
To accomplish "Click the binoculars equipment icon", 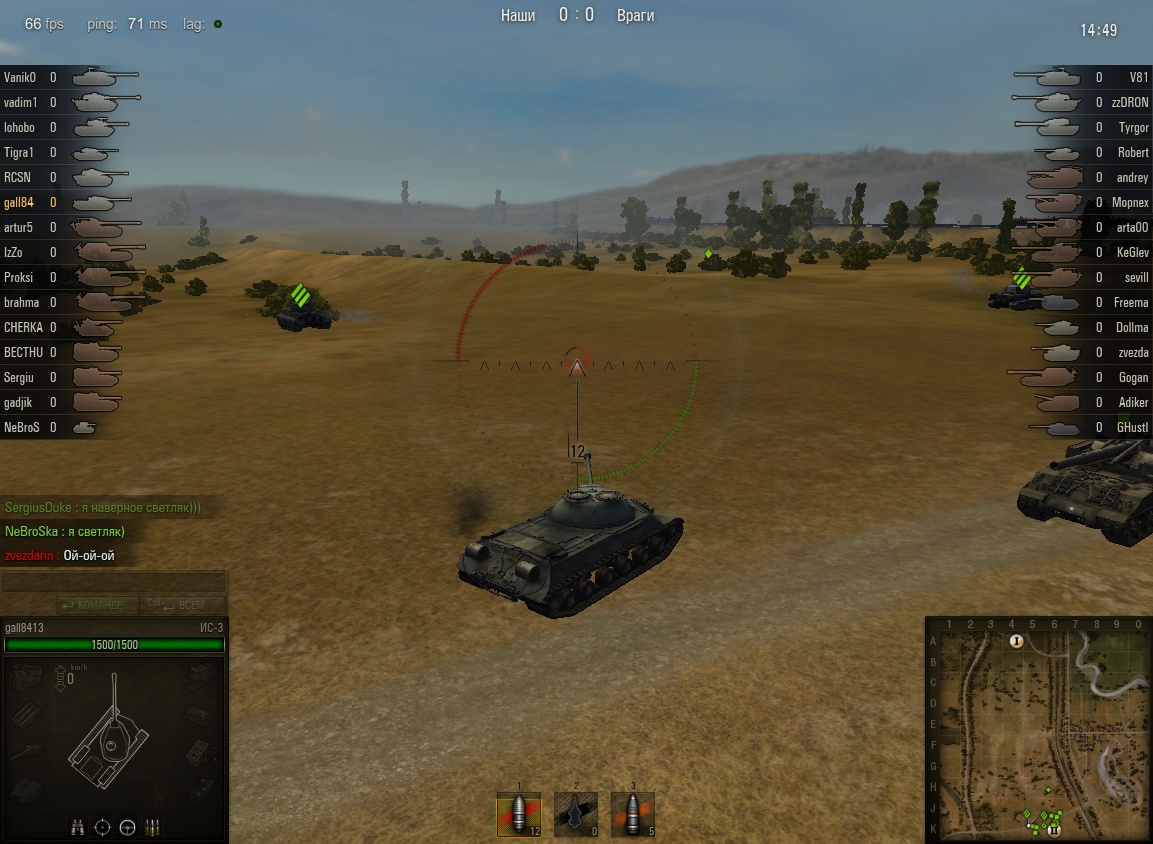I will click(78, 827).
